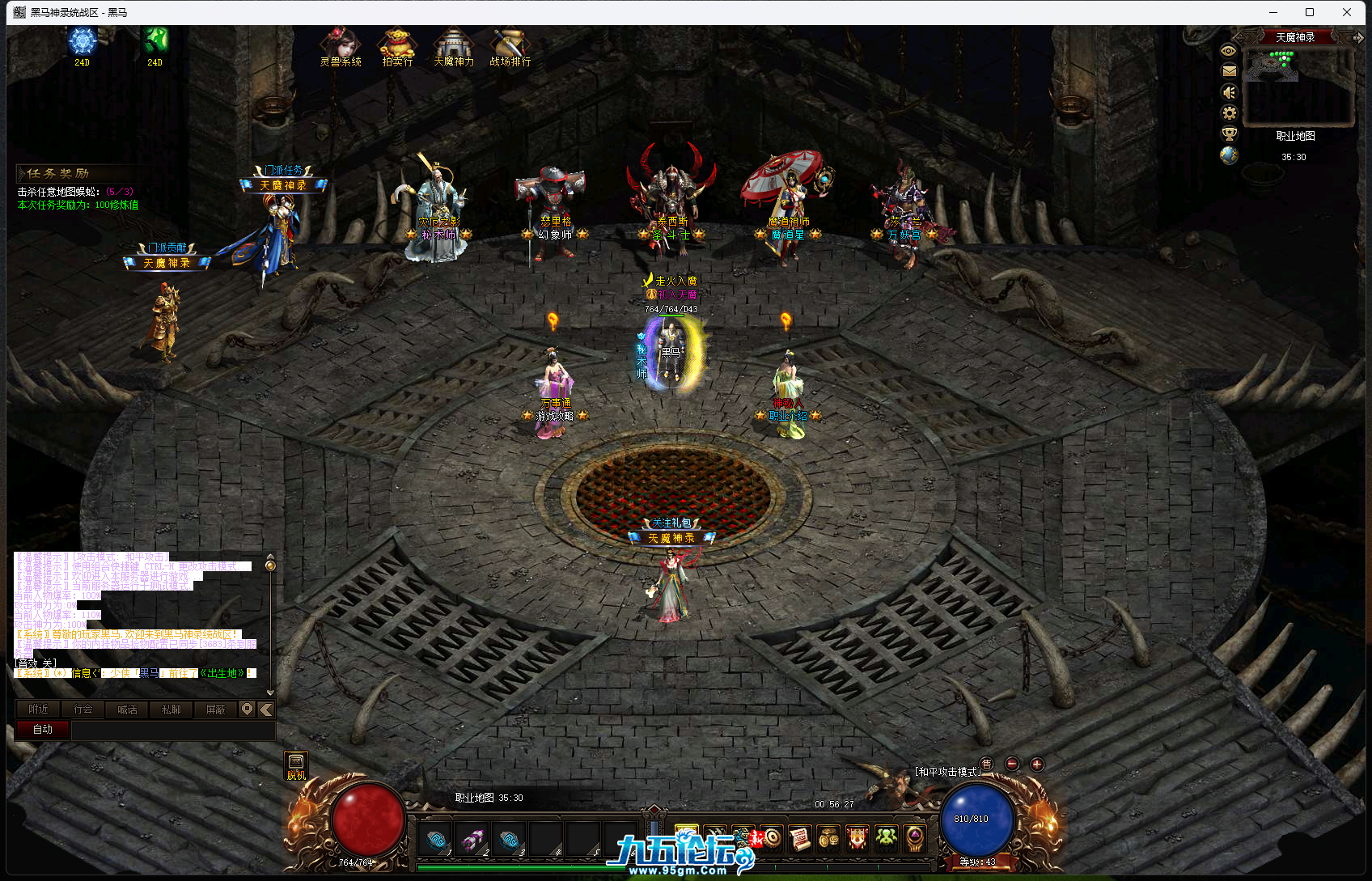Click the 售 sell button near the mana orb
Viewport: 1372px width, 881px height.
click(988, 763)
